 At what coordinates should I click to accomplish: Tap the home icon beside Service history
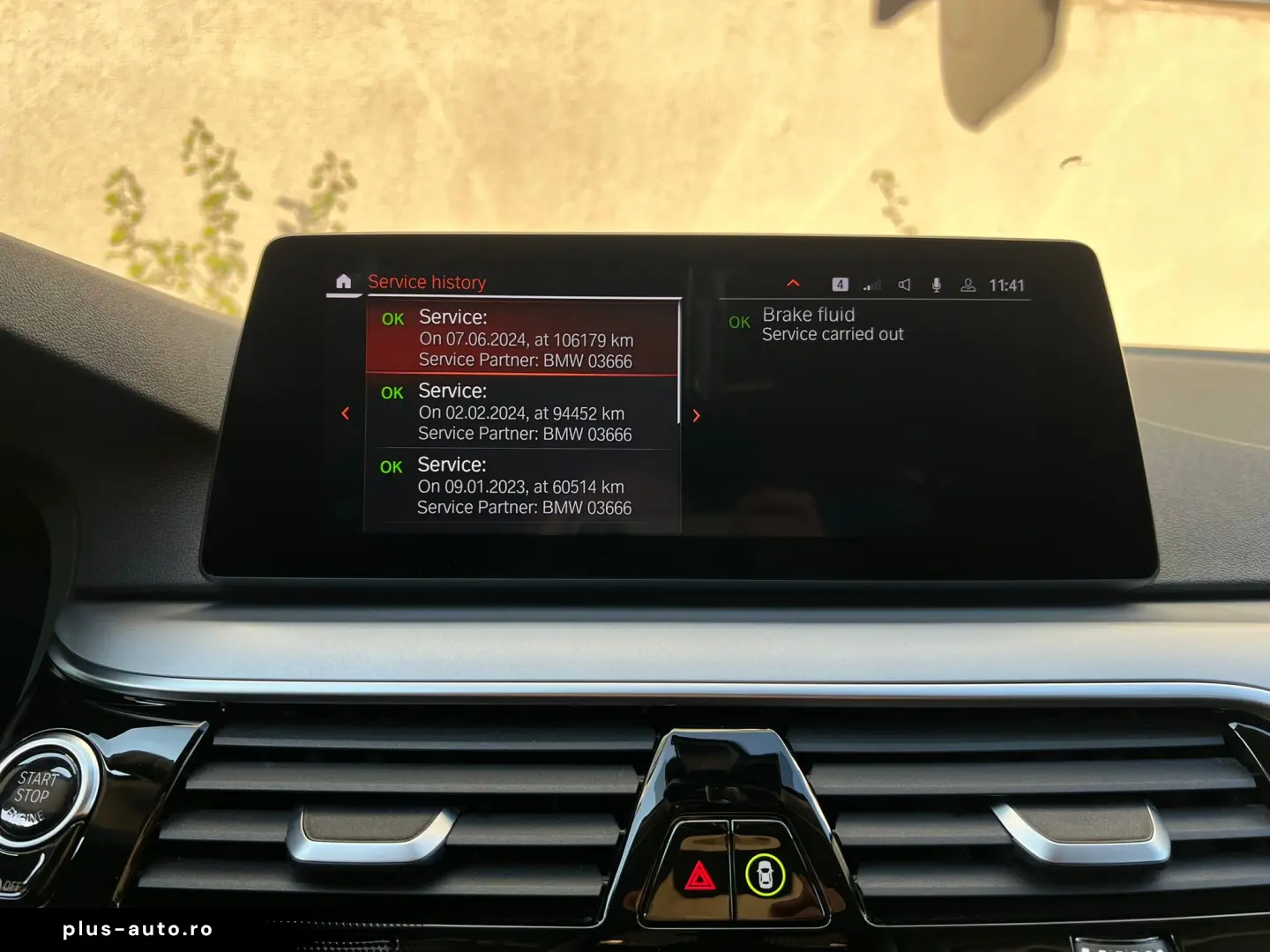click(343, 282)
